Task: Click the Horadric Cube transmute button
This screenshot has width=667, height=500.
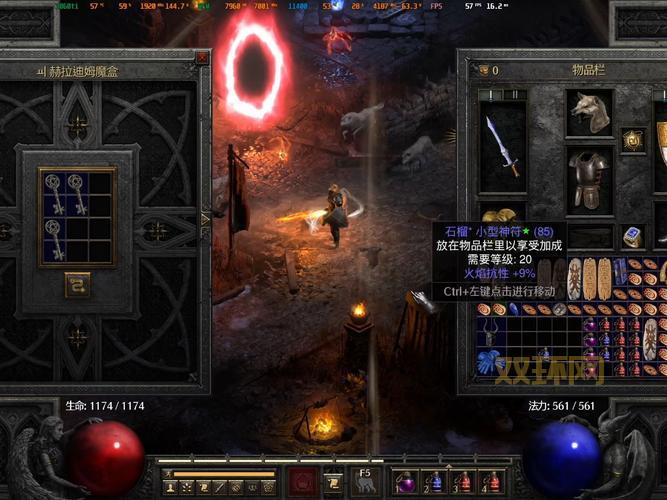Action: [x=77, y=285]
